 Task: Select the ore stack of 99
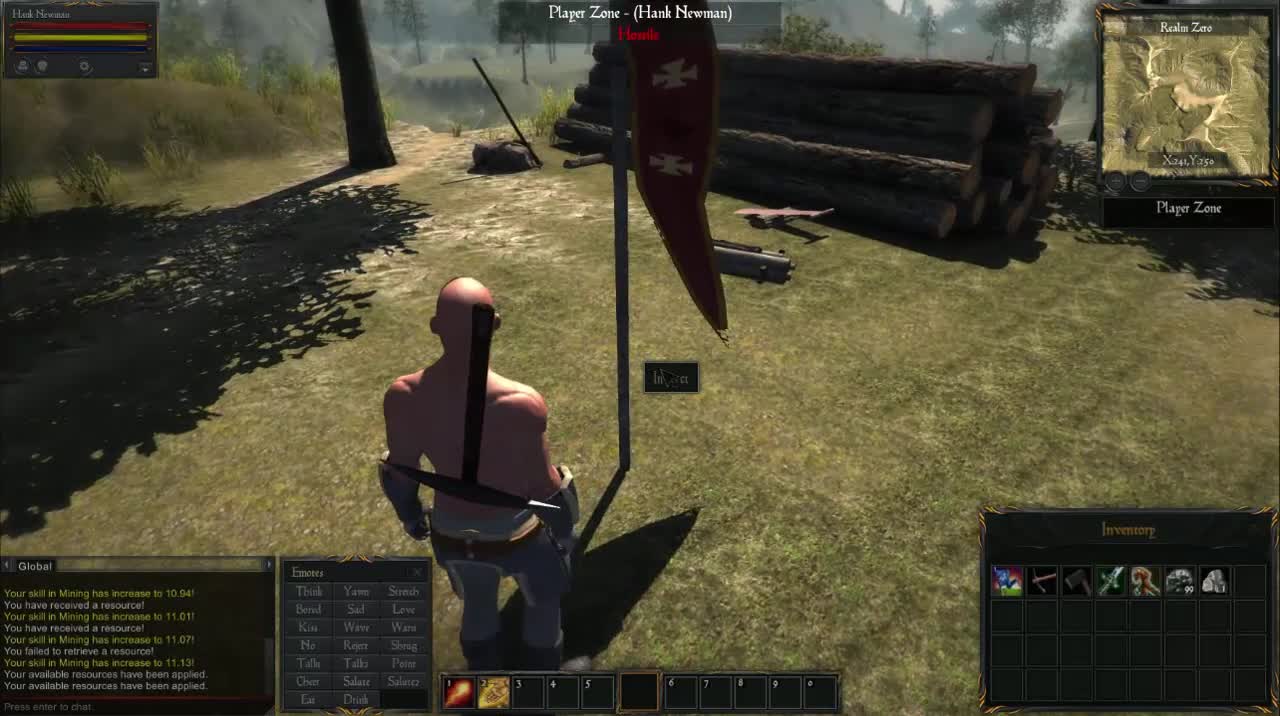(x=1180, y=581)
